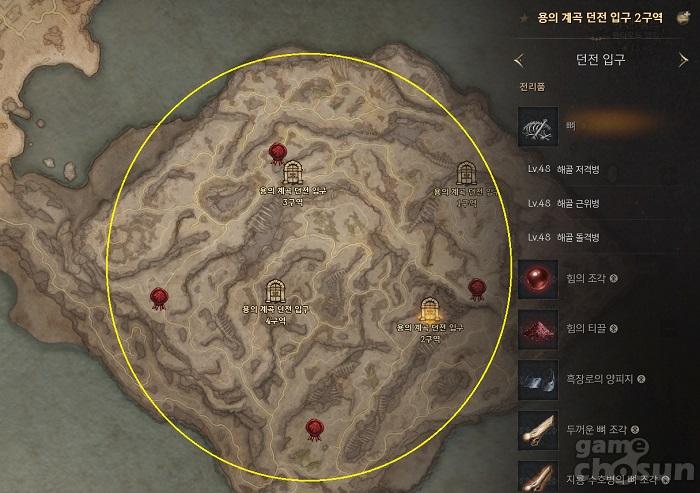This screenshot has height=493, width=700.
Task: Open the 흑장로의 양피지 item entry
Action: click(x=538, y=379)
